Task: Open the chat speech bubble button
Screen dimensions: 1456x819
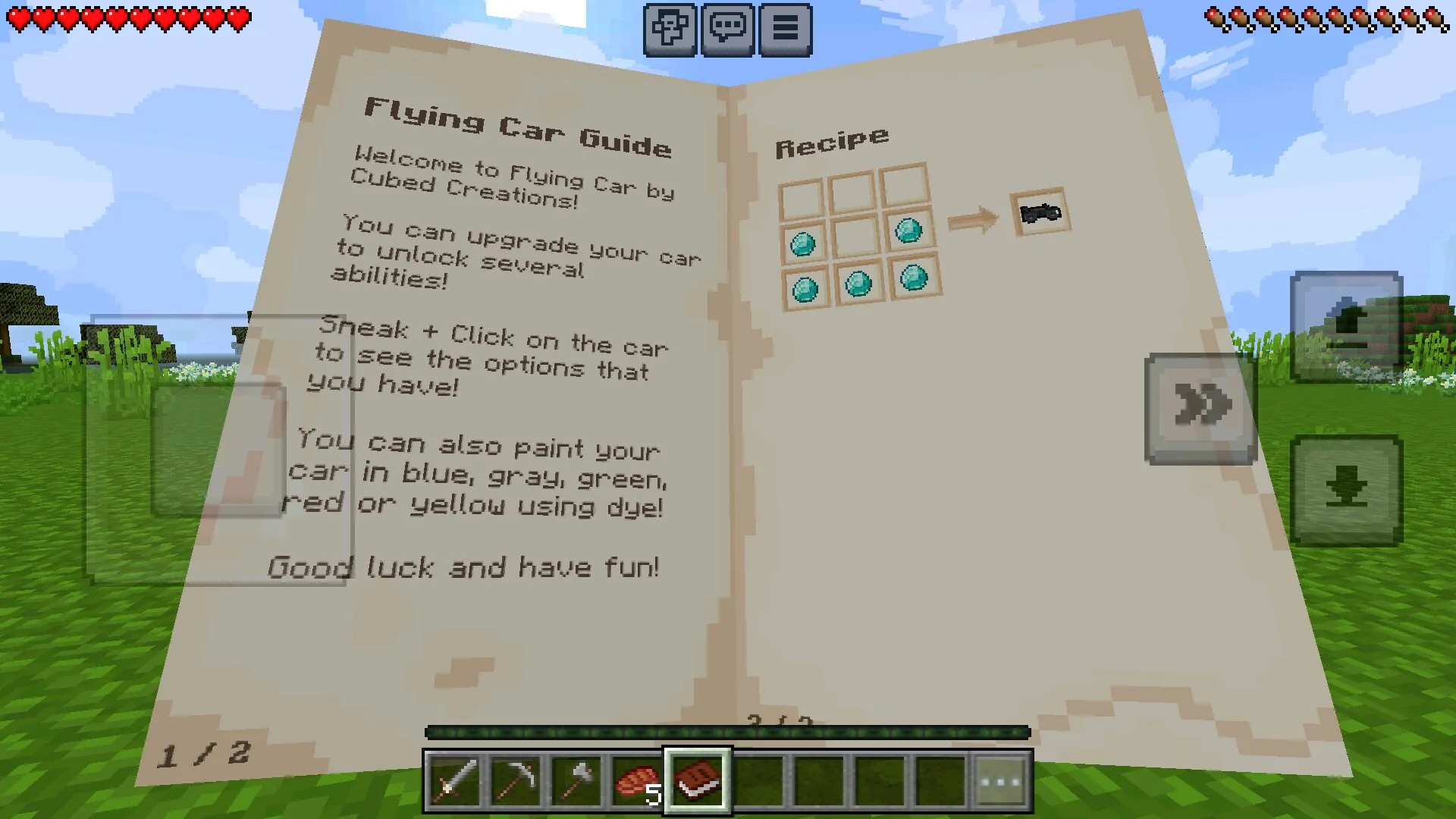Action: coord(727,30)
